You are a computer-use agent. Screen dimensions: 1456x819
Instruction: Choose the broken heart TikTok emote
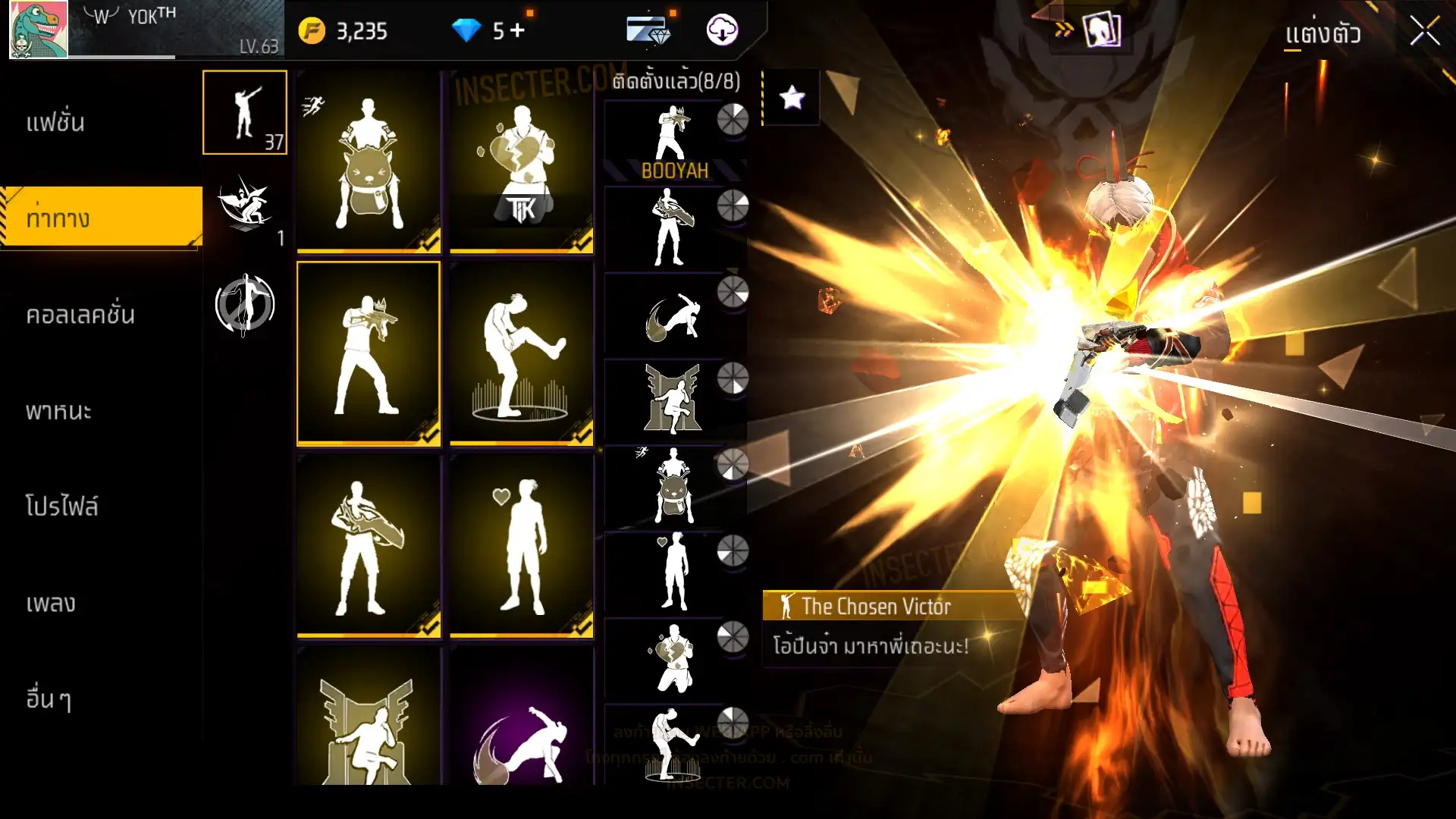pyautogui.click(x=522, y=162)
